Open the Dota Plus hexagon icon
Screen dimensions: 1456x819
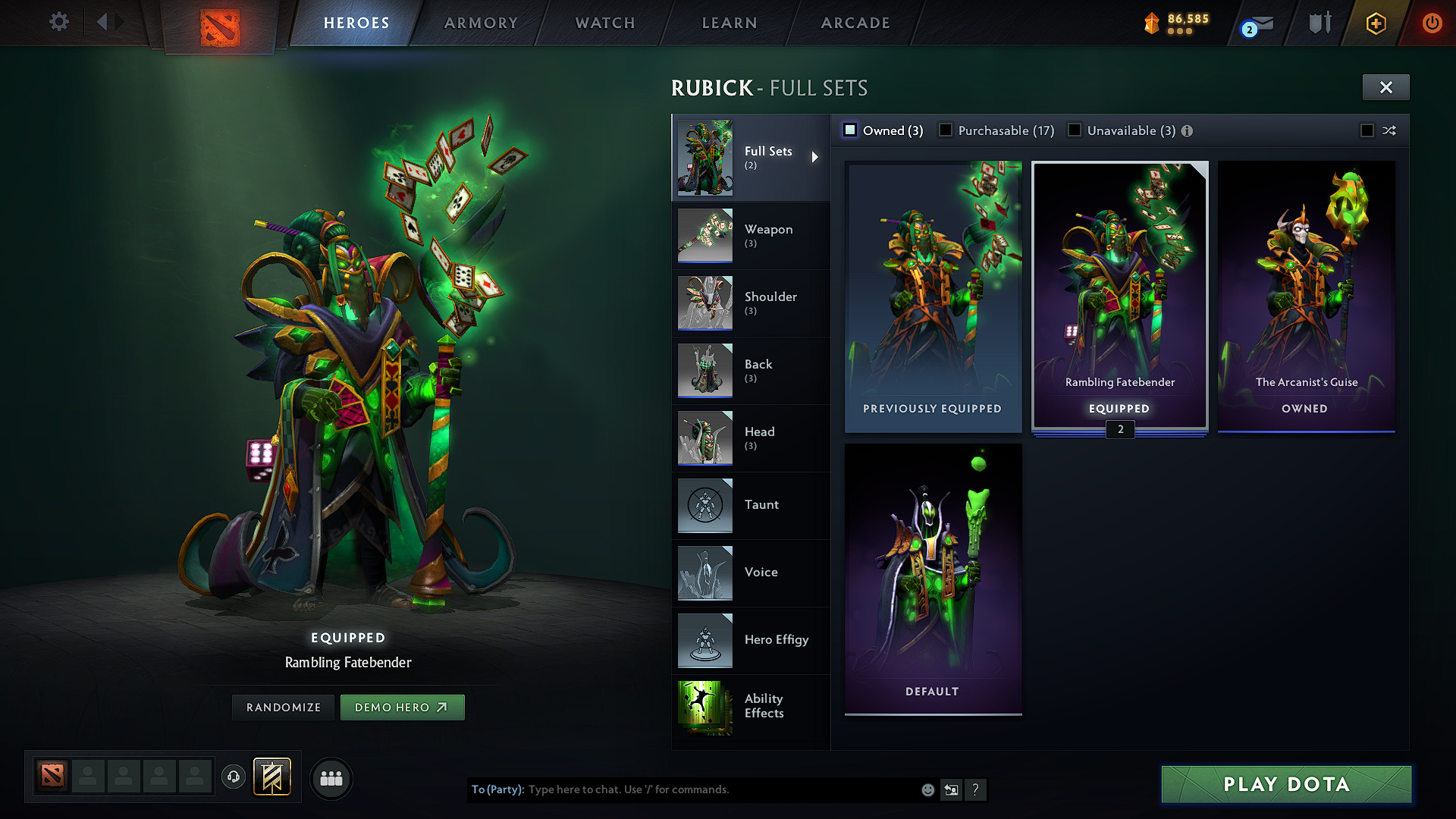pyautogui.click(x=1376, y=23)
